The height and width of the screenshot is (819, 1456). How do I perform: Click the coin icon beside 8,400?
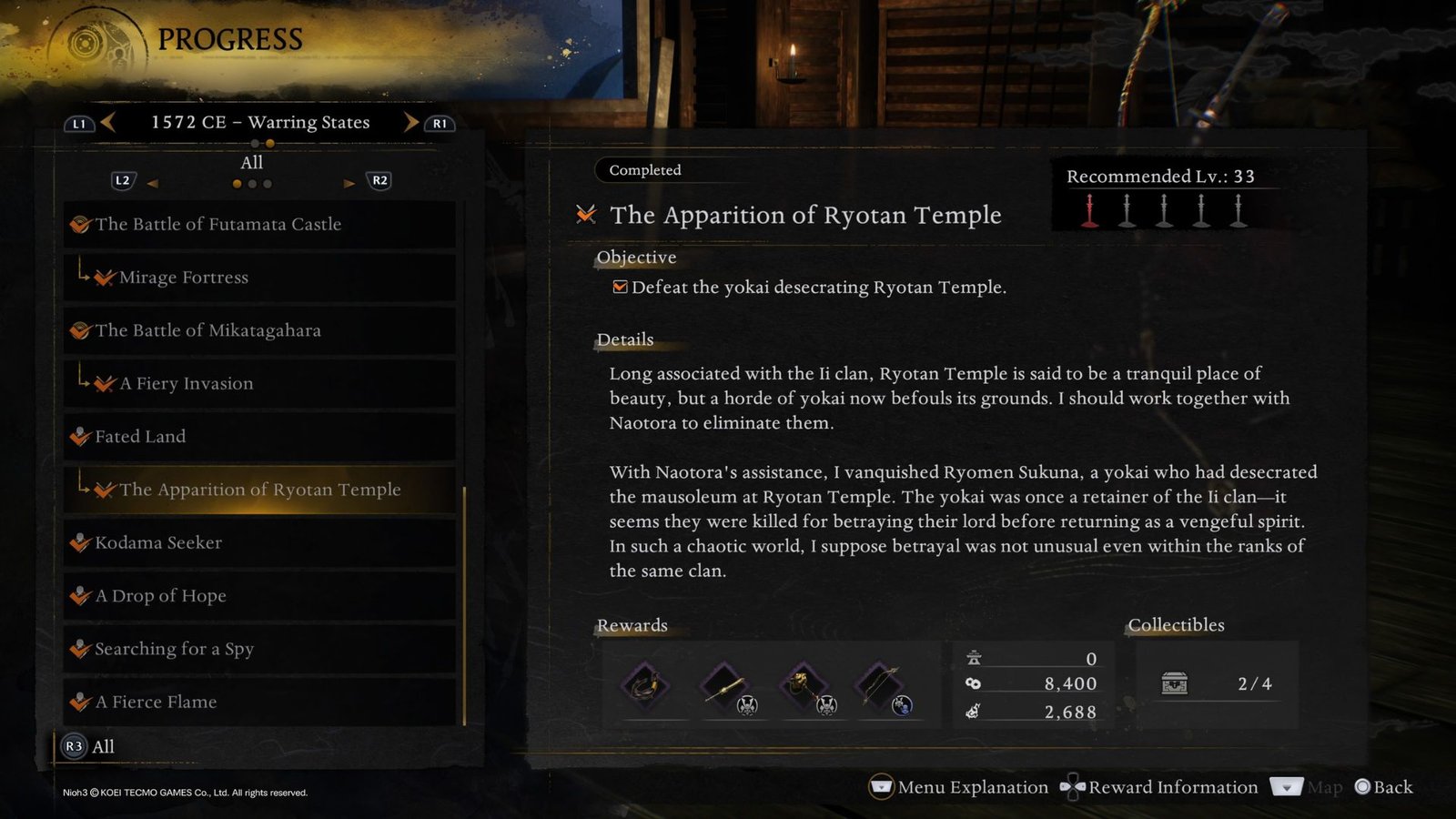click(x=975, y=684)
